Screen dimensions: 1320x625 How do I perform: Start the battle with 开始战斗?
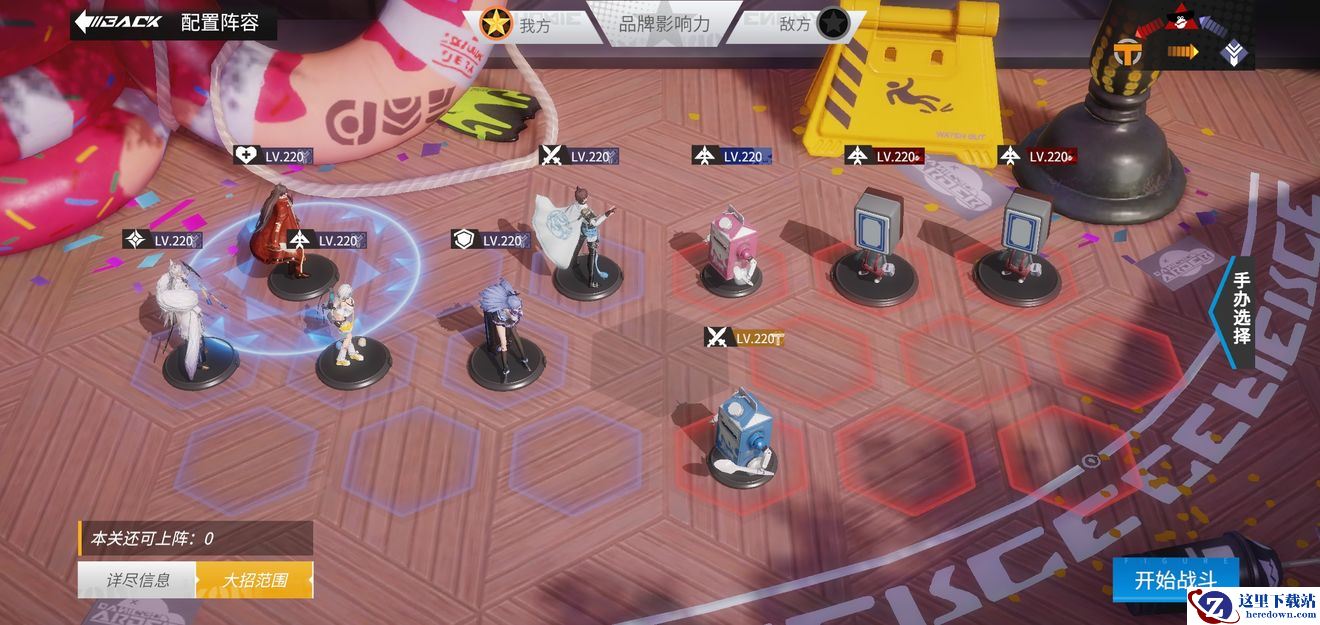point(1175,580)
